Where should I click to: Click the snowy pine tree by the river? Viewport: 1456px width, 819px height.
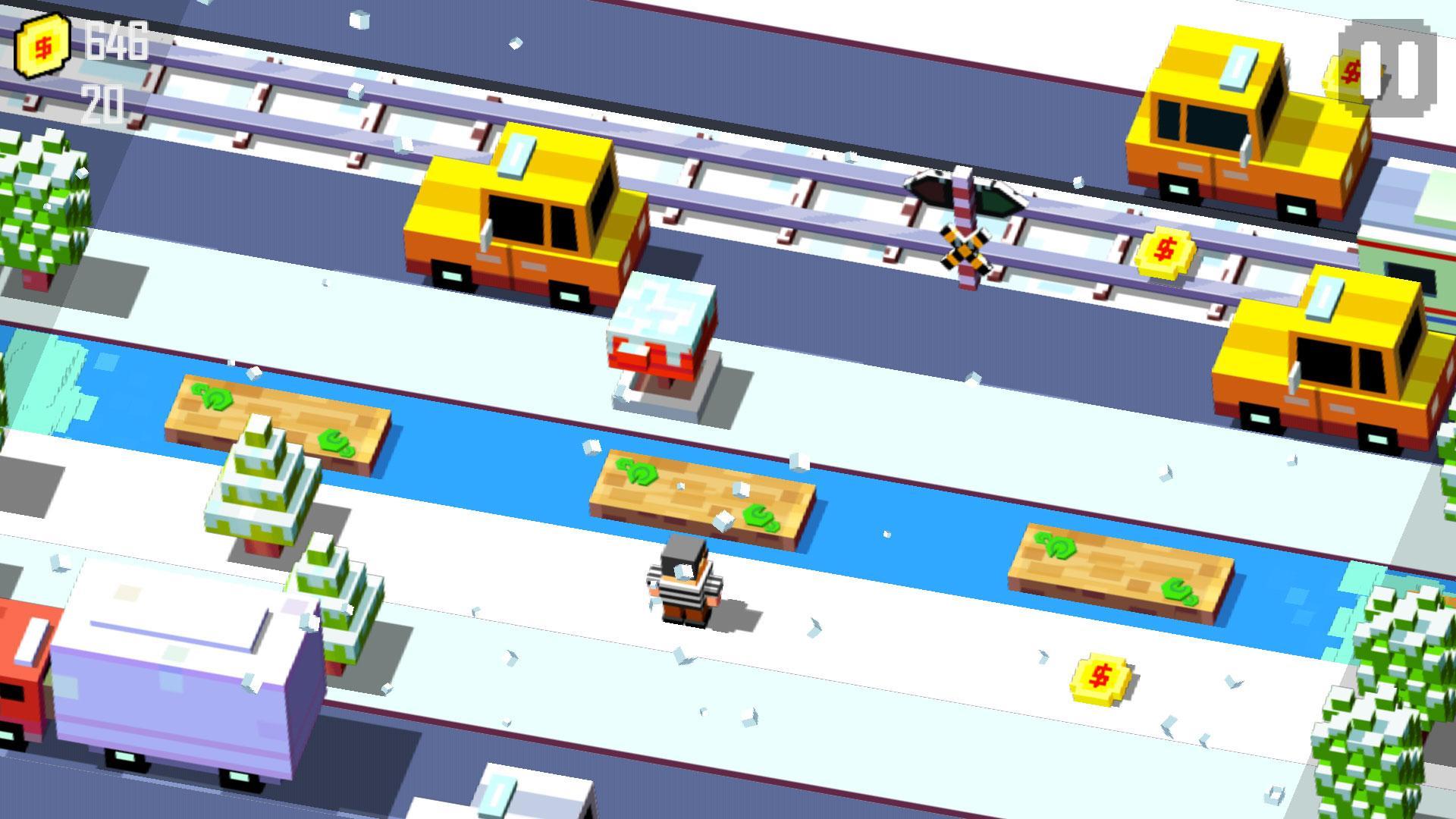(262, 493)
